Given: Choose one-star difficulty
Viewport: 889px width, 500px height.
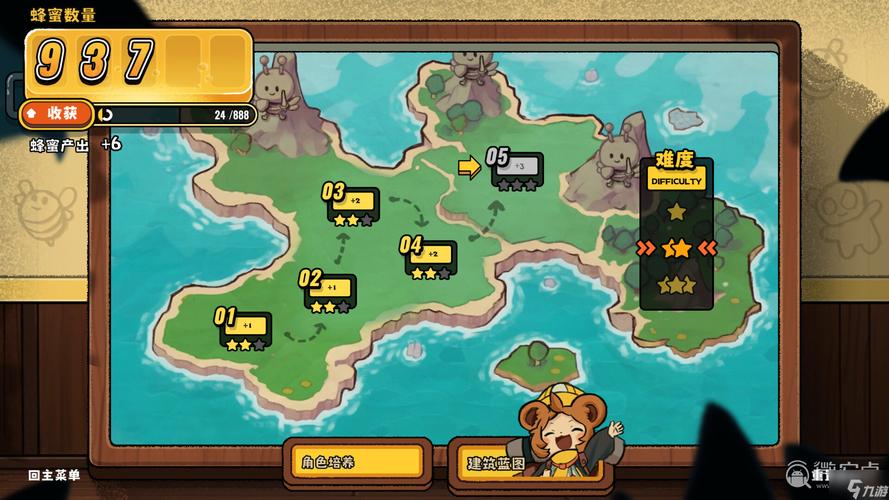Looking at the screenshot, I should point(677,212).
